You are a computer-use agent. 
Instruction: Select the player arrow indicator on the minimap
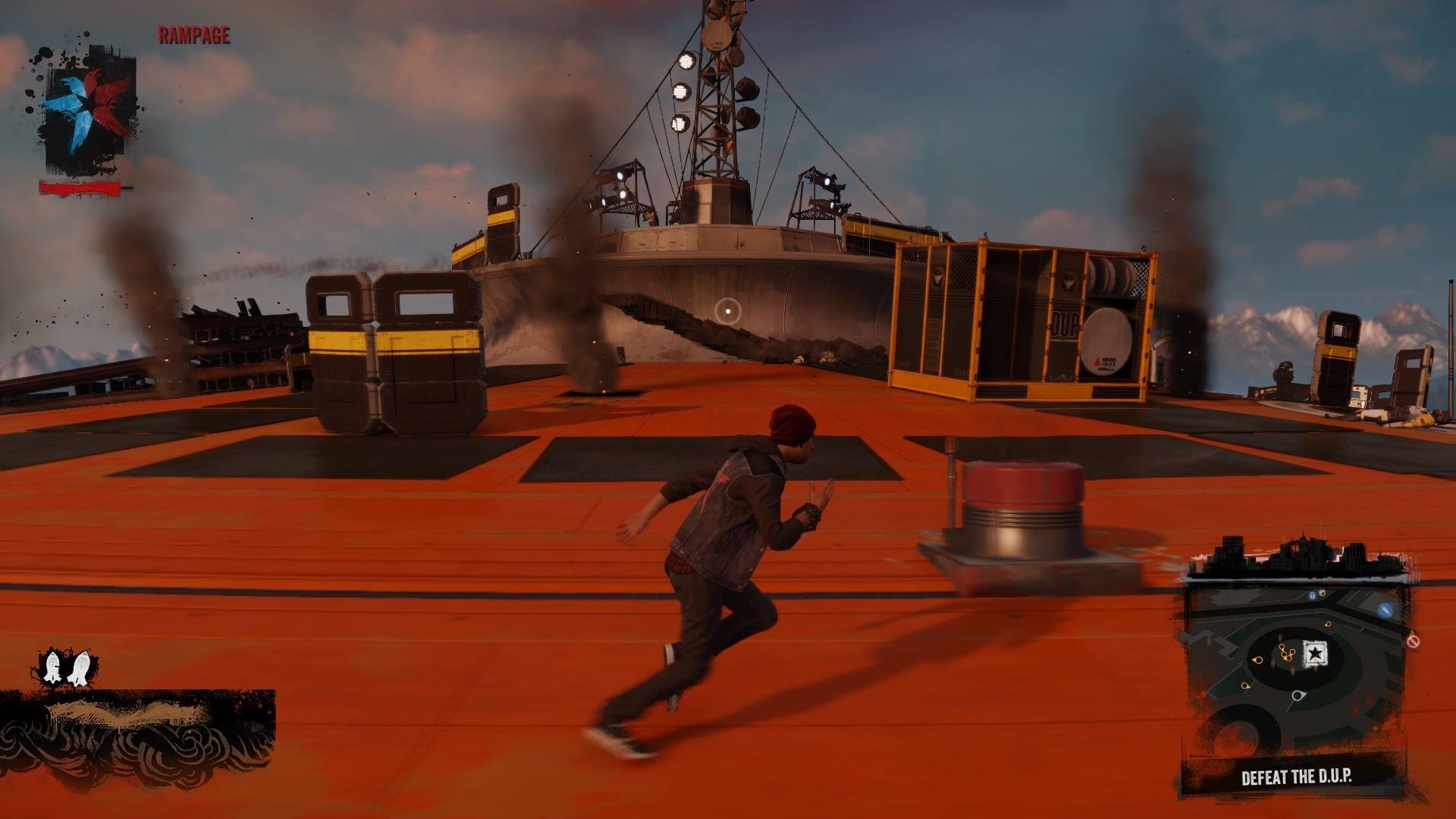coord(1298,695)
